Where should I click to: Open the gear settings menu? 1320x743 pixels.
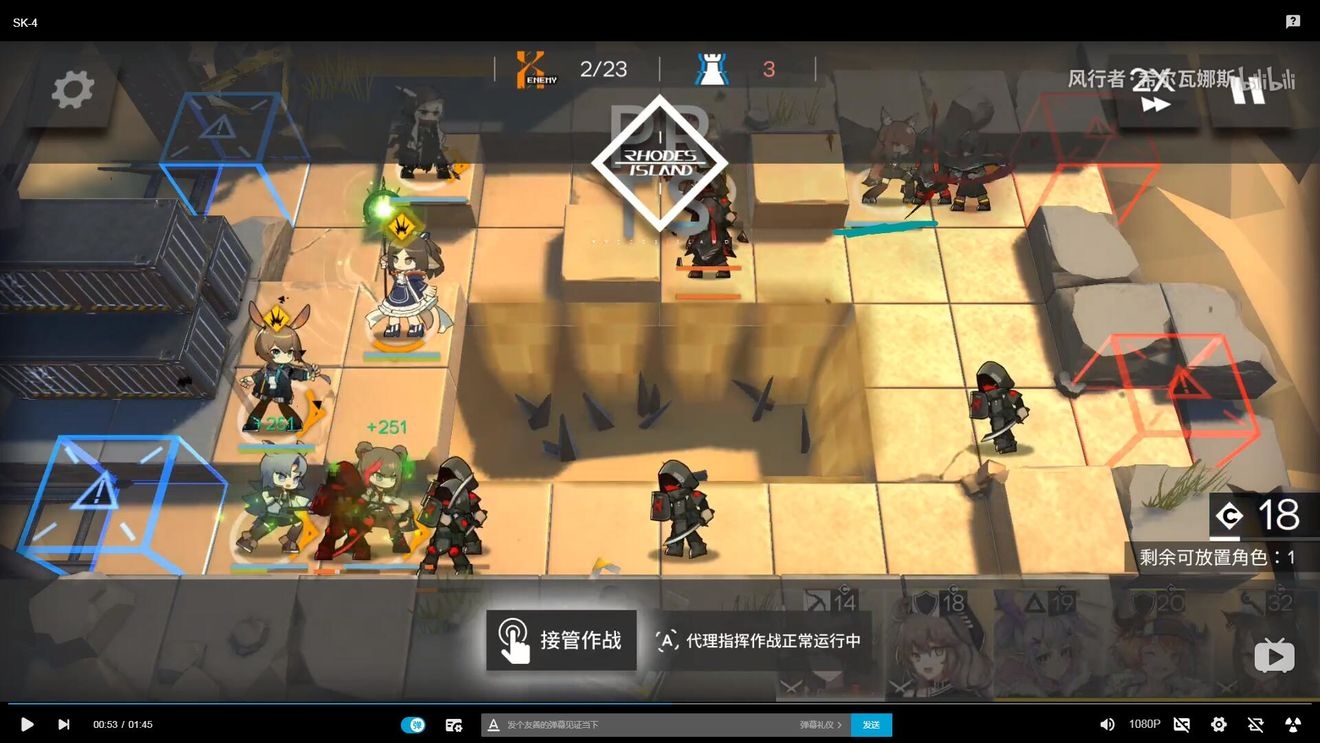72,90
